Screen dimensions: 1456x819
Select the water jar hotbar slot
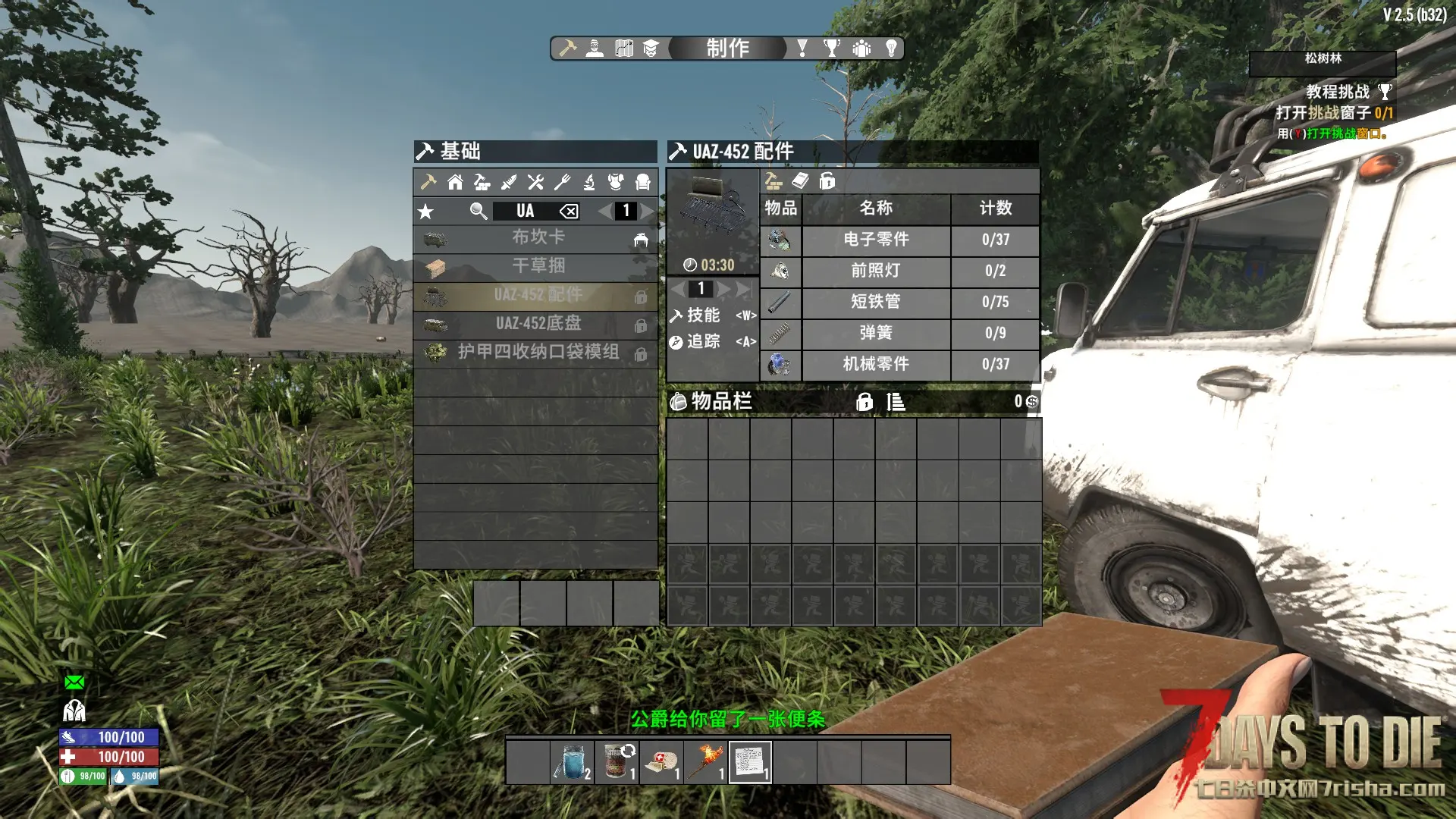pyautogui.click(x=573, y=761)
